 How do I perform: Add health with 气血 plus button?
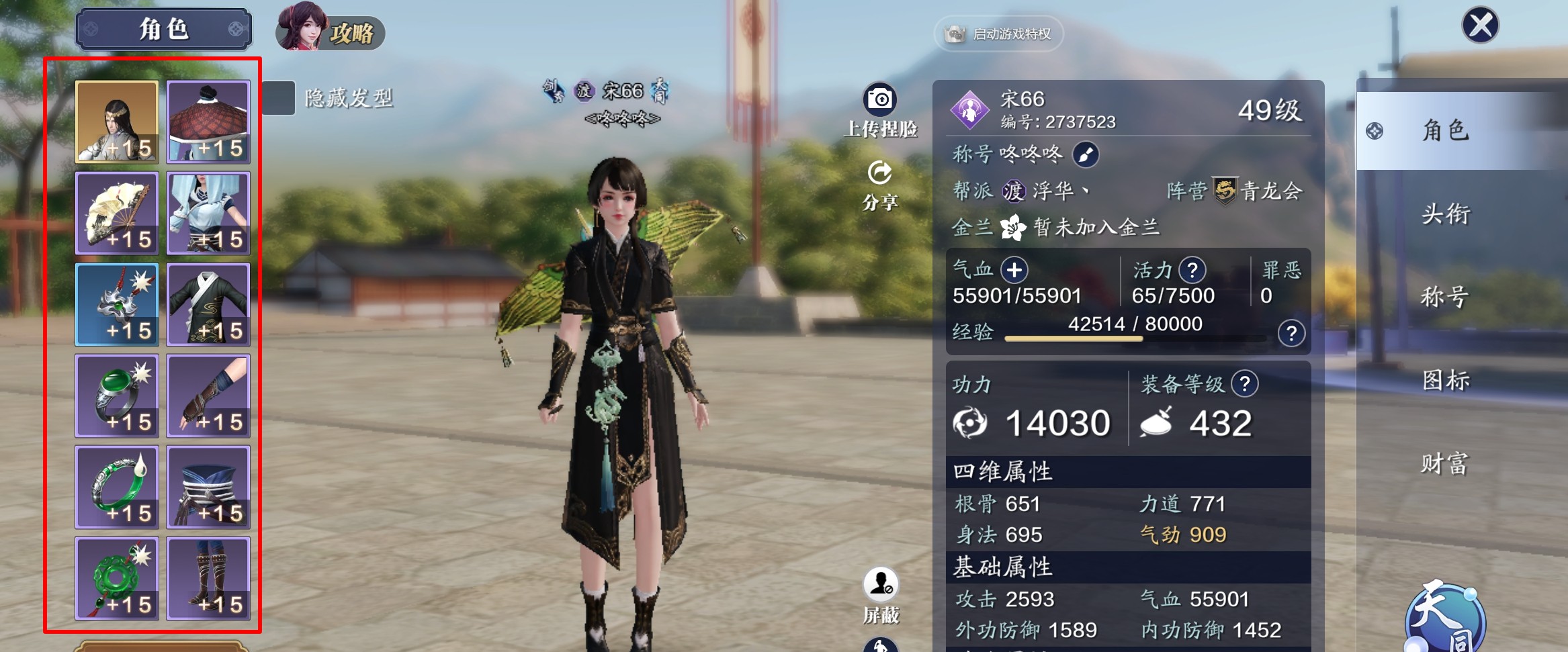(1014, 271)
